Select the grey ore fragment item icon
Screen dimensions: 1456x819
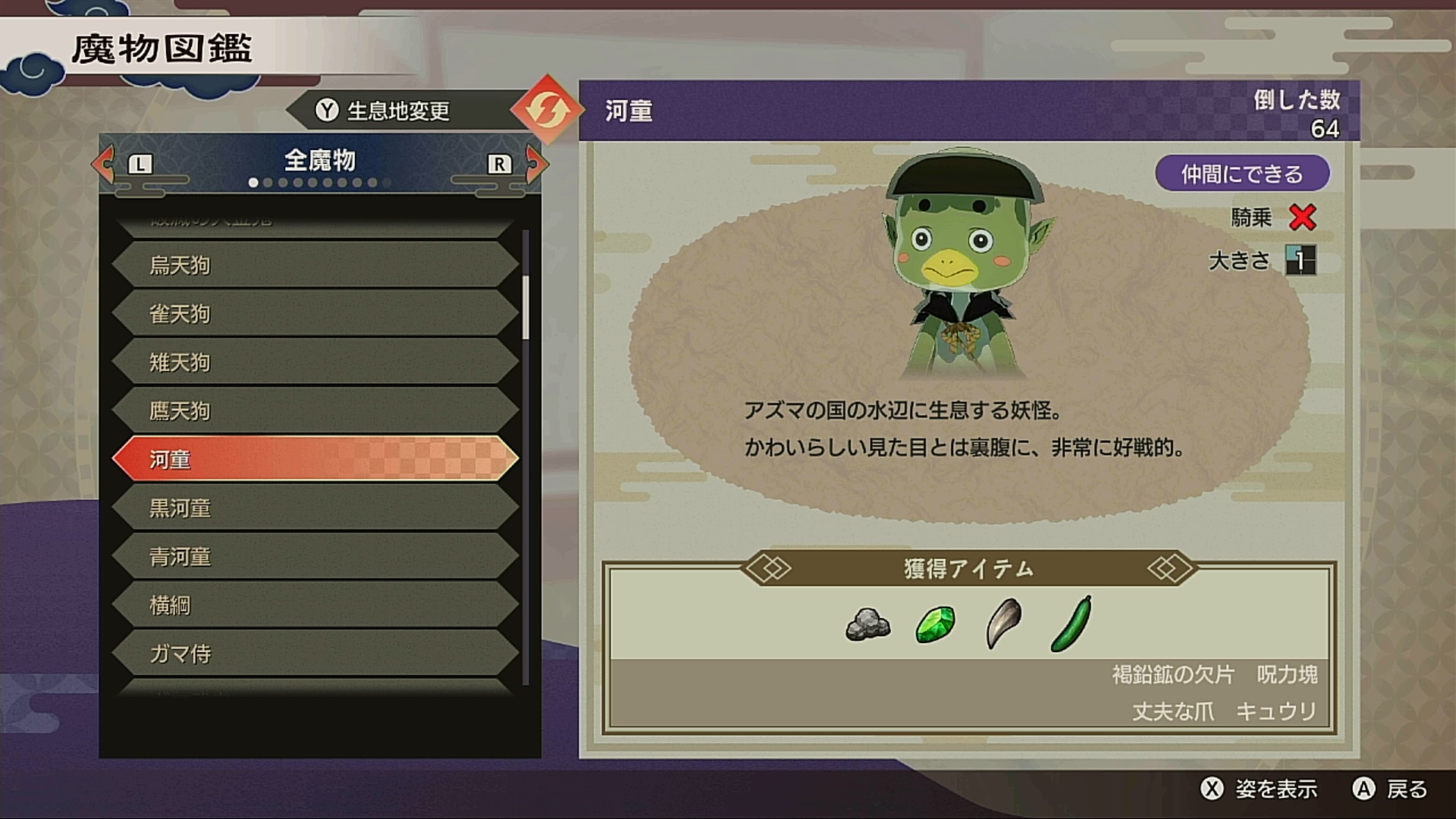868,624
